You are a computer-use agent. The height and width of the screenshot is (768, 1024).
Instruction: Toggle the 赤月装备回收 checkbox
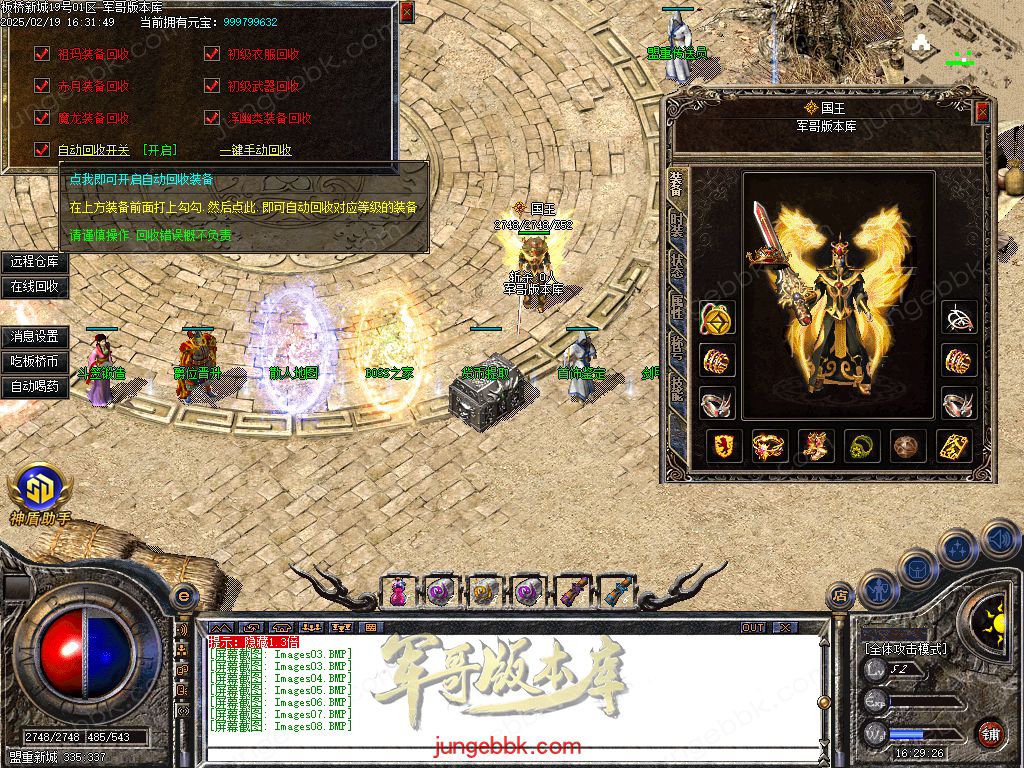pyautogui.click(x=41, y=86)
